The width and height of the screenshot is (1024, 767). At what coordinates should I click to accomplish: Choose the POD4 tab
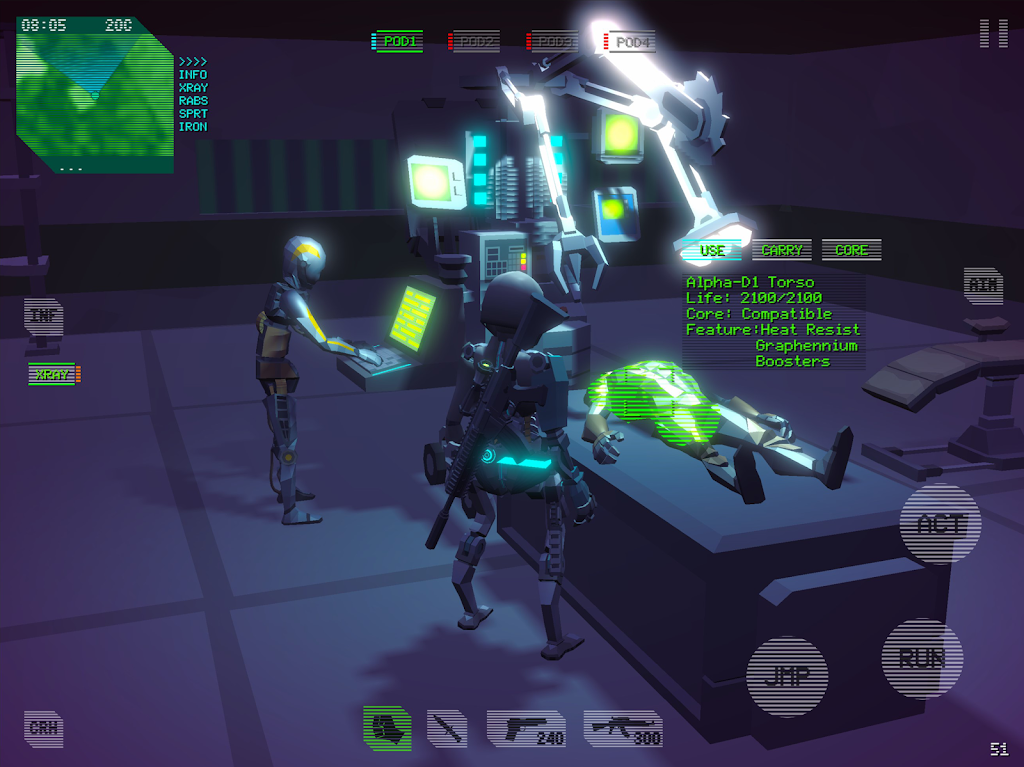(x=631, y=42)
